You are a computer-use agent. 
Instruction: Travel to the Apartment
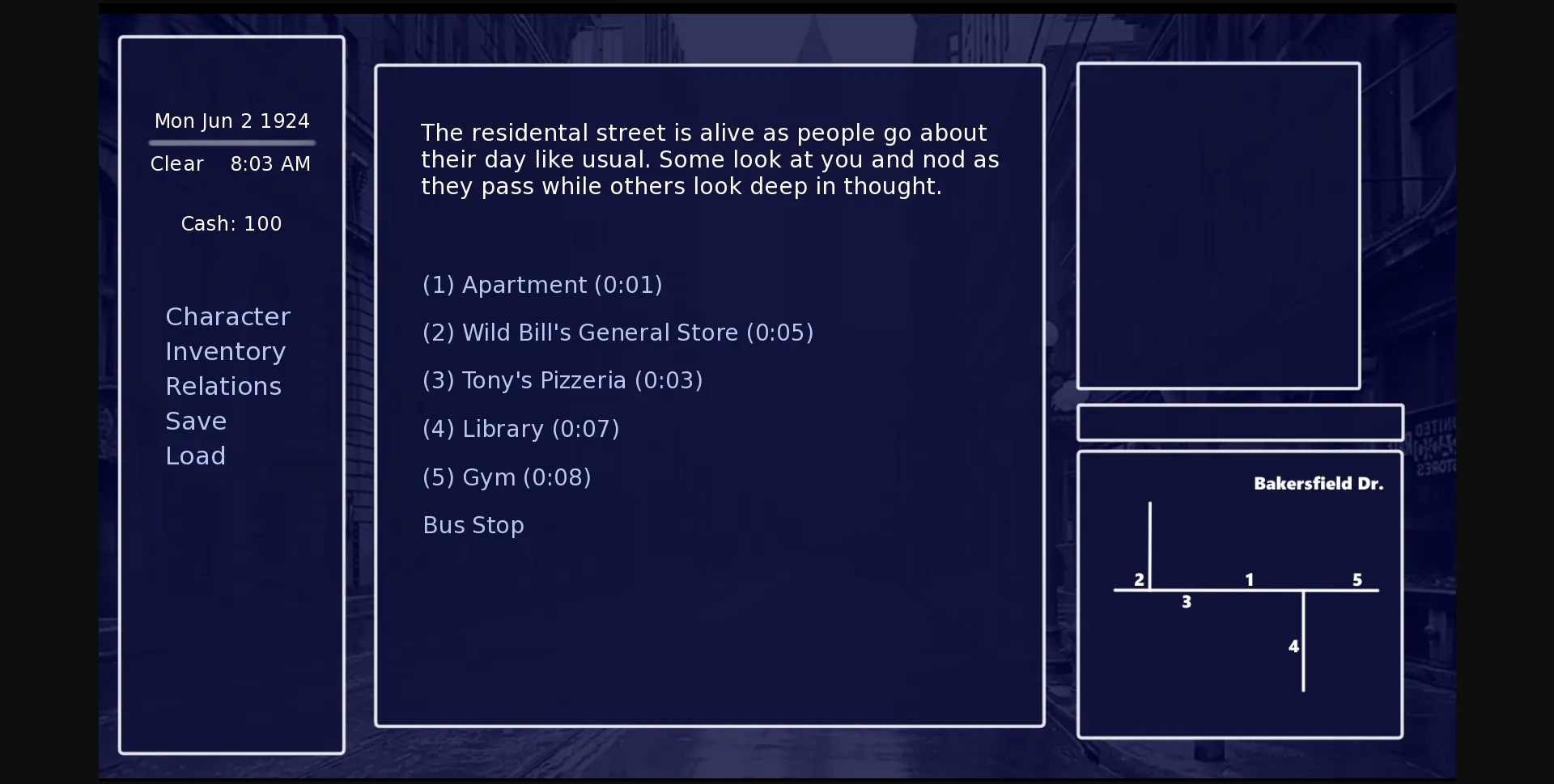(541, 285)
